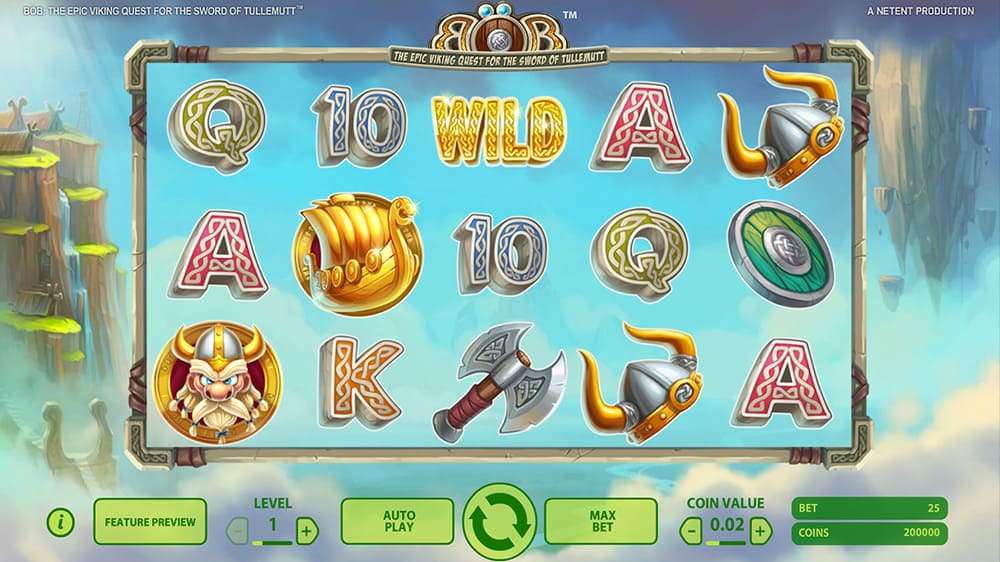Screen dimensions: 1000x562
Task: Open the info paytable button
Action: pos(61,521)
